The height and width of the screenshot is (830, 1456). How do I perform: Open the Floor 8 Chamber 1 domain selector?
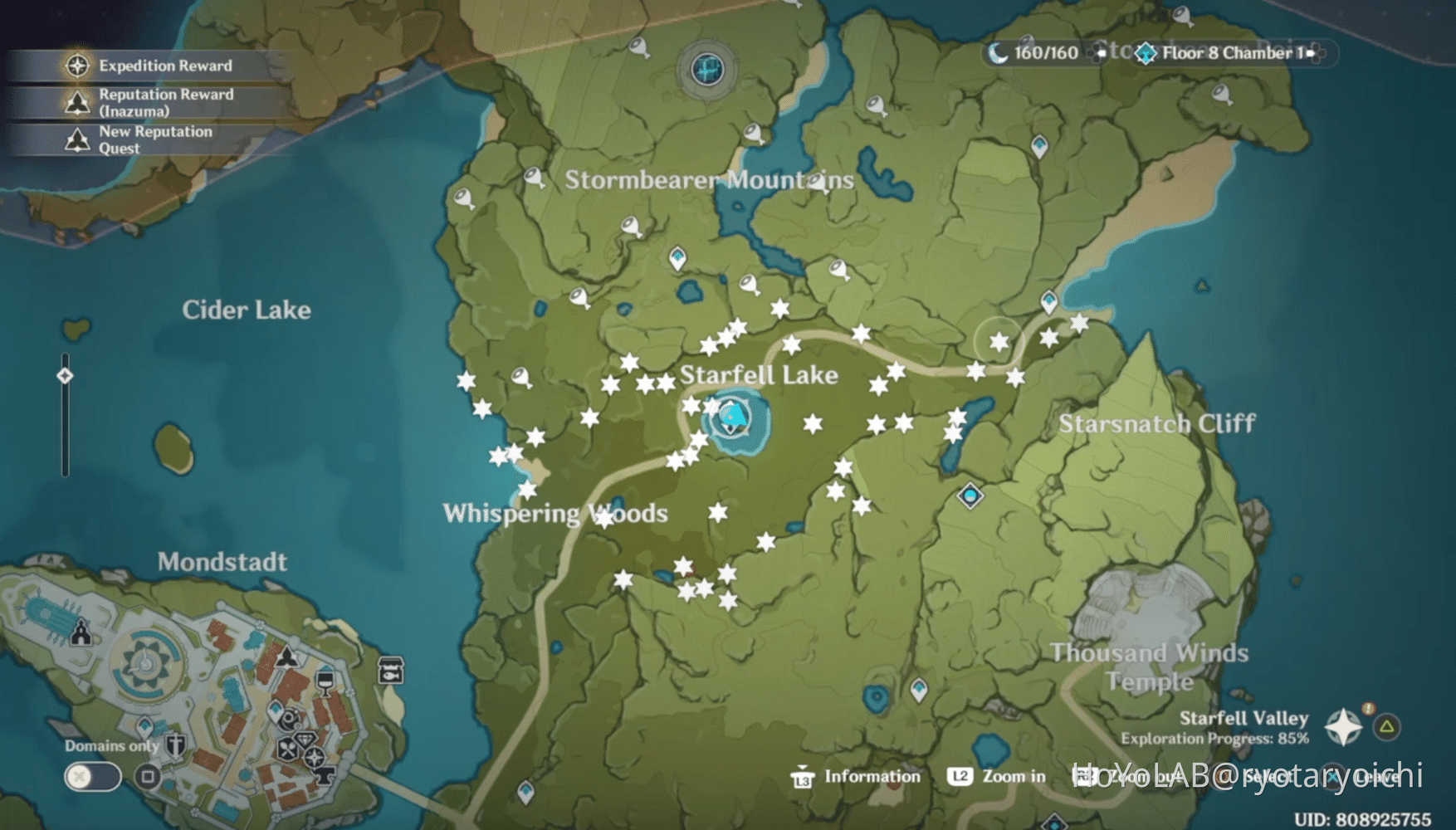[x=1147, y=53]
